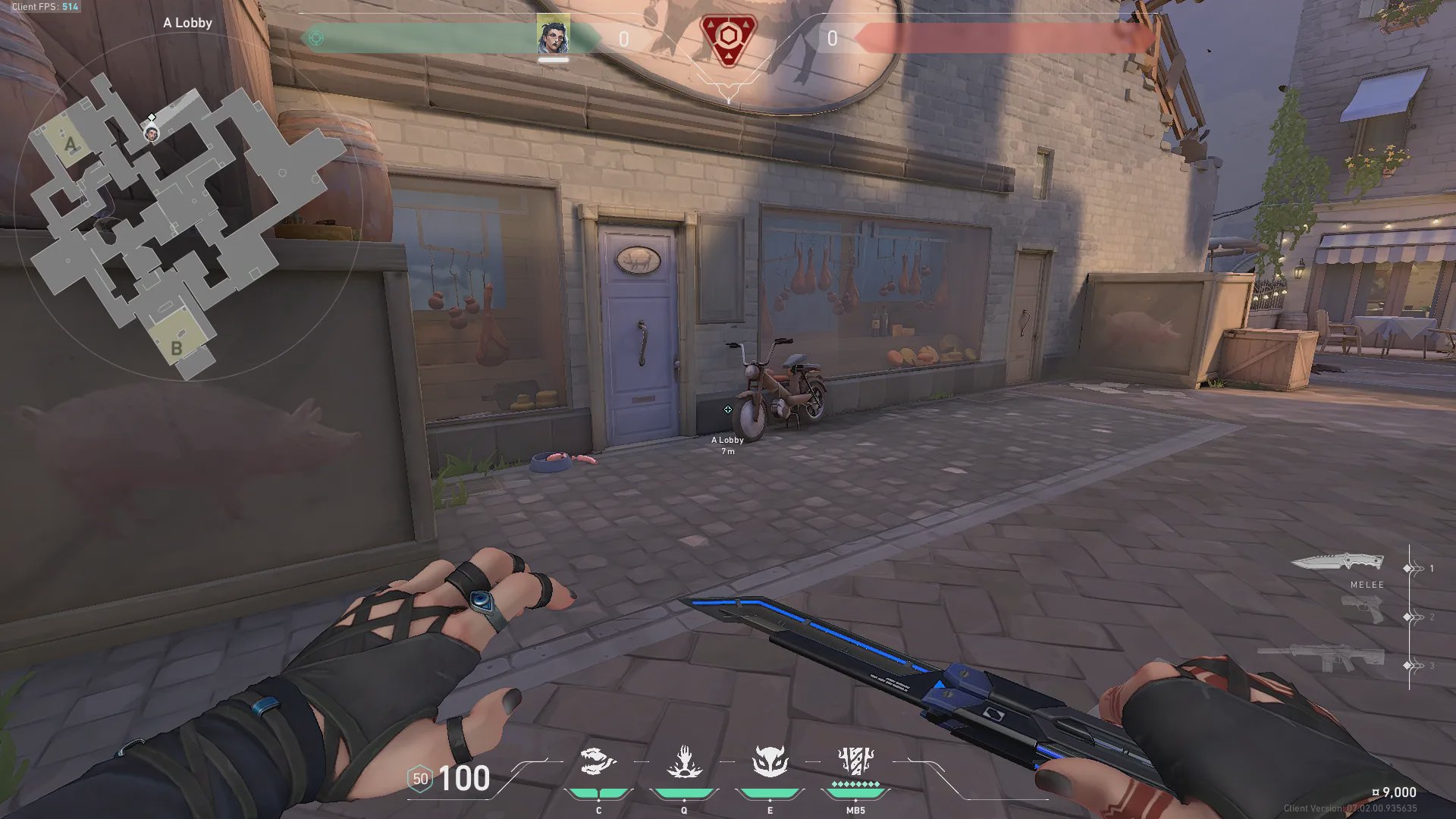Activate the C ability icon
This screenshot has width=1456, height=819.
click(x=598, y=763)
